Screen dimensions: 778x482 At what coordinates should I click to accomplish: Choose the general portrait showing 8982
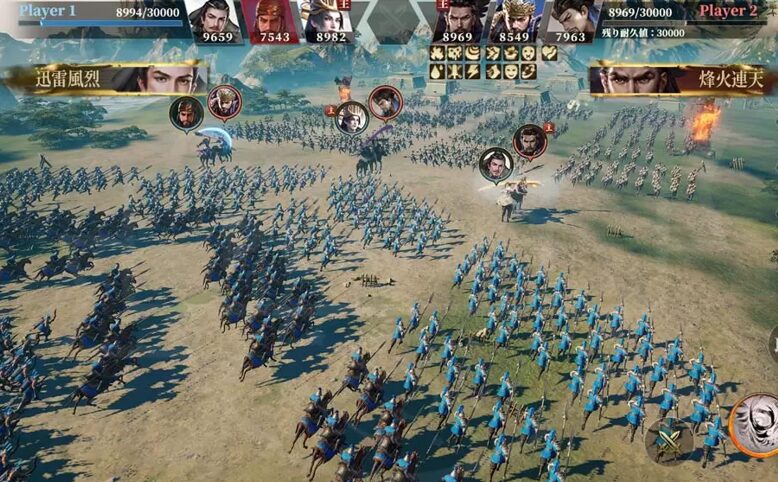pyautogui.click(x=330, y=22)
